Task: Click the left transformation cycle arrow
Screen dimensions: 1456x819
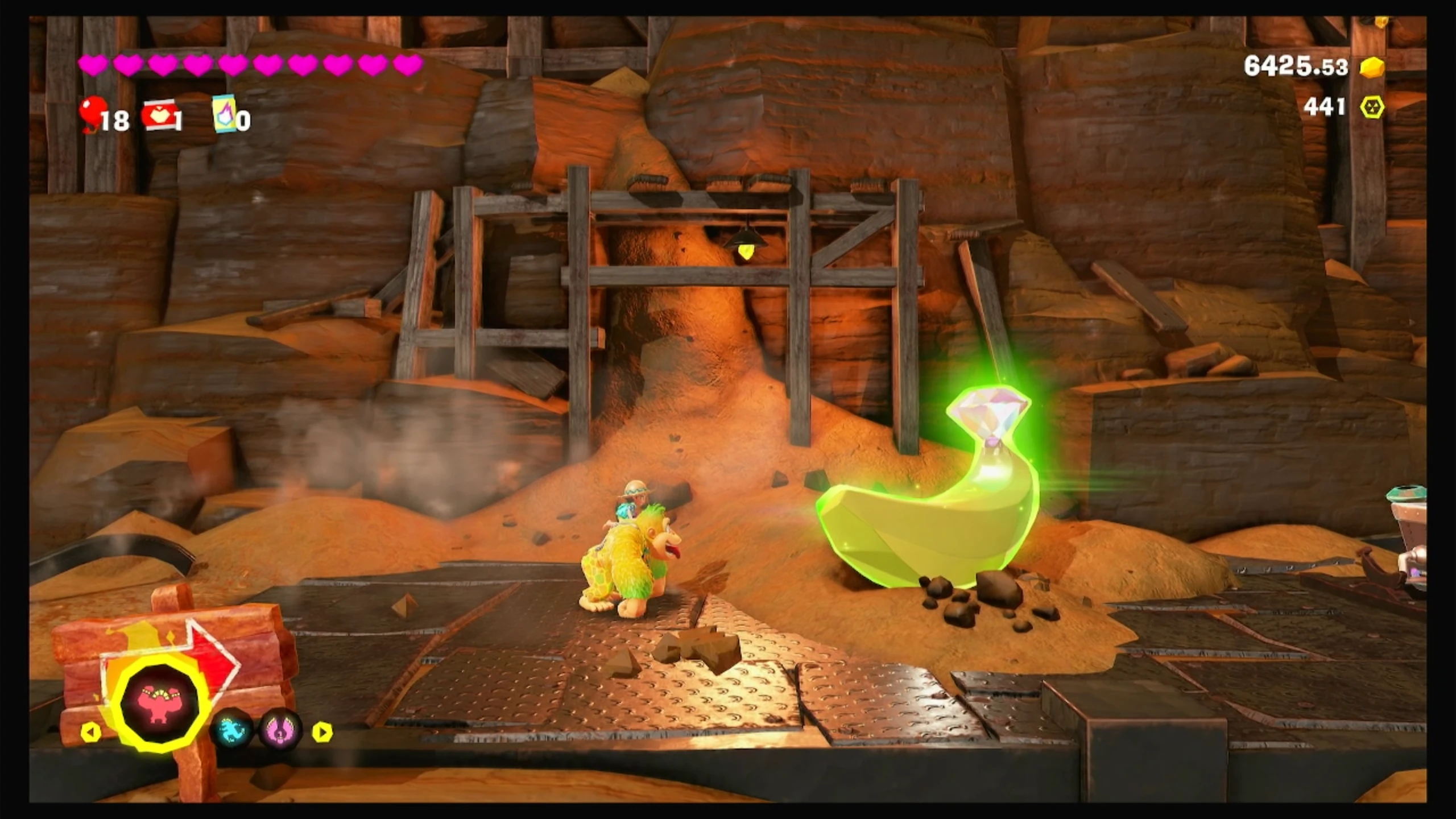Action: 90,732
